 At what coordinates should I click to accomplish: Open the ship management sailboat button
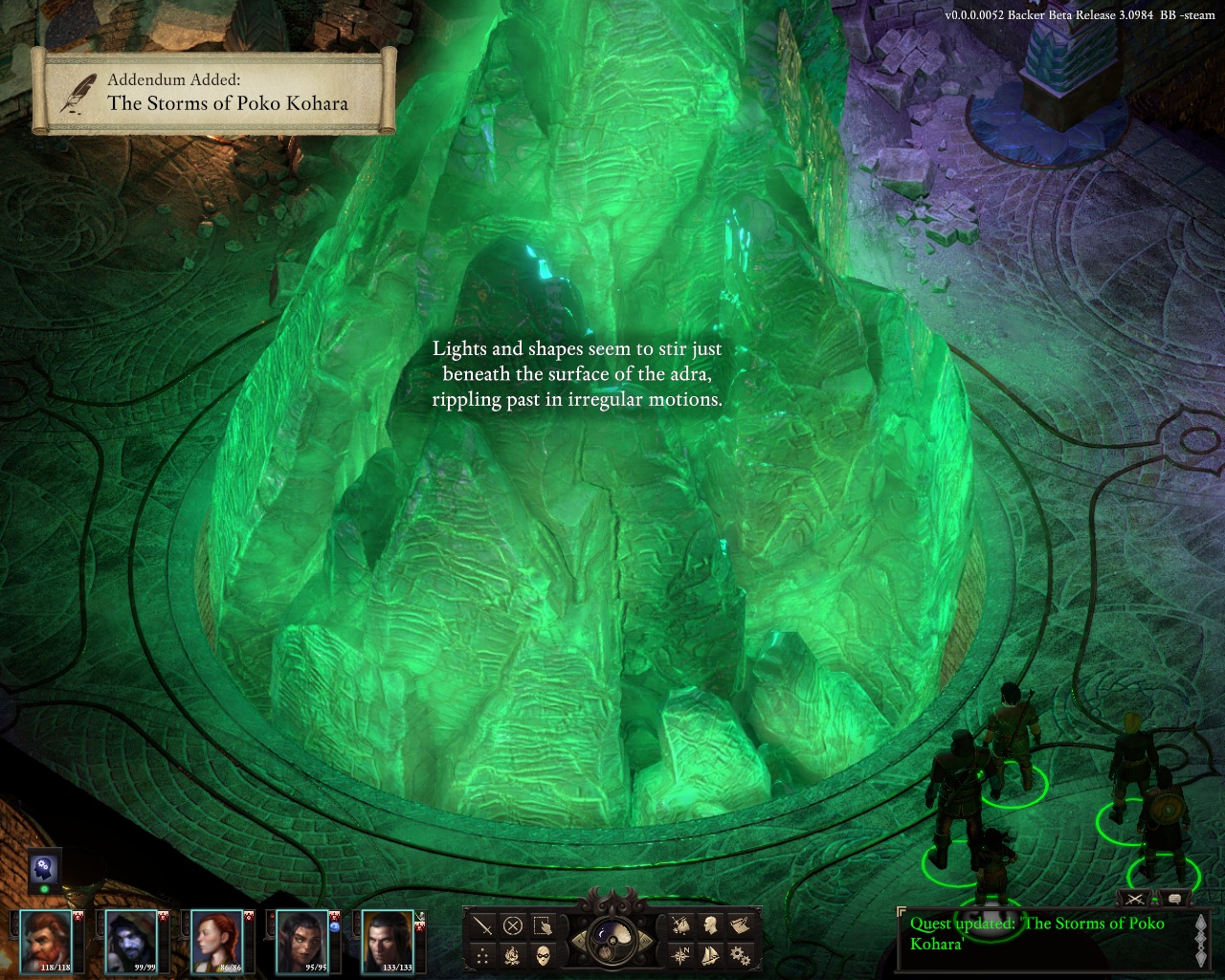711,954
